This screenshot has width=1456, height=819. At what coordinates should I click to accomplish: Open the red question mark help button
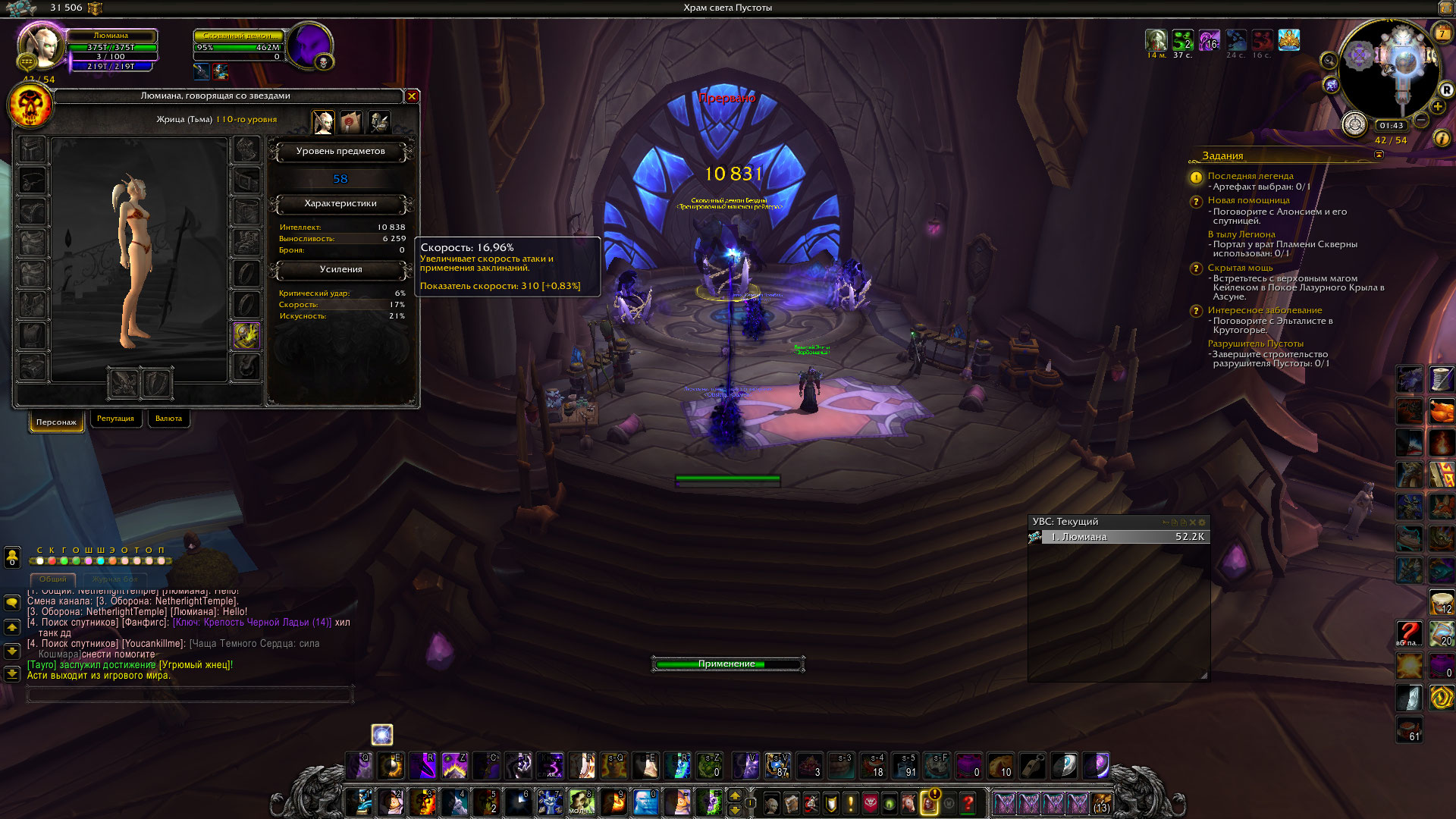[968, 803]
